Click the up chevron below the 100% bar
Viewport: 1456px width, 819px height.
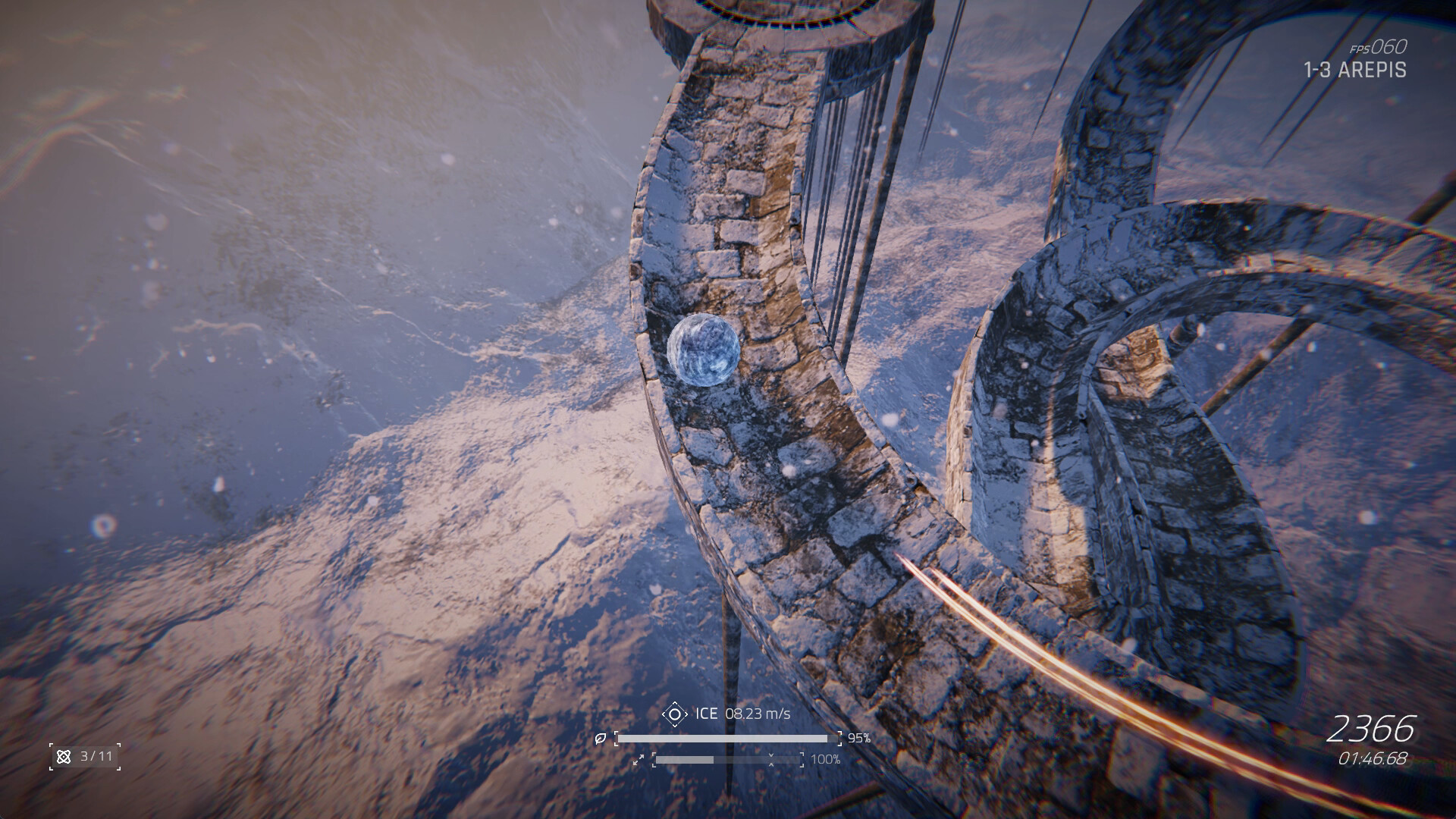tap(771, 765)
